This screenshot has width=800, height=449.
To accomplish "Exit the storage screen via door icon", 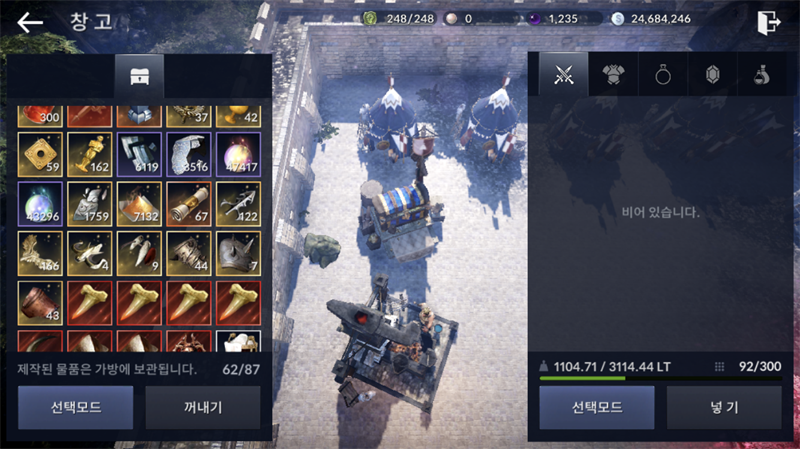I will [x=768, y=22].
